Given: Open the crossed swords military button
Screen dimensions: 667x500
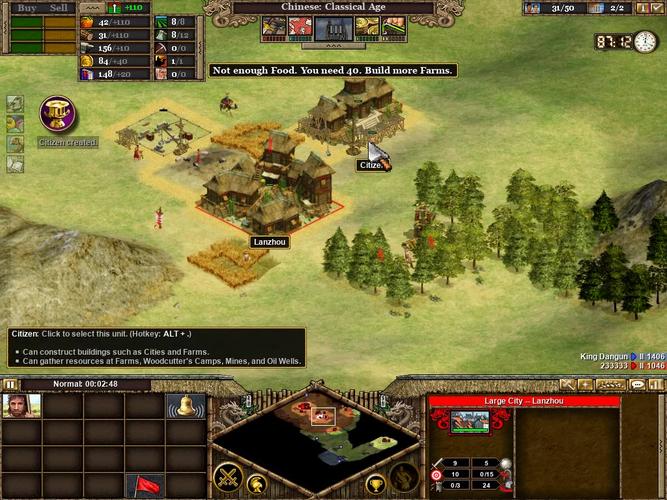Looking at the screenshot, I should 229,478.
